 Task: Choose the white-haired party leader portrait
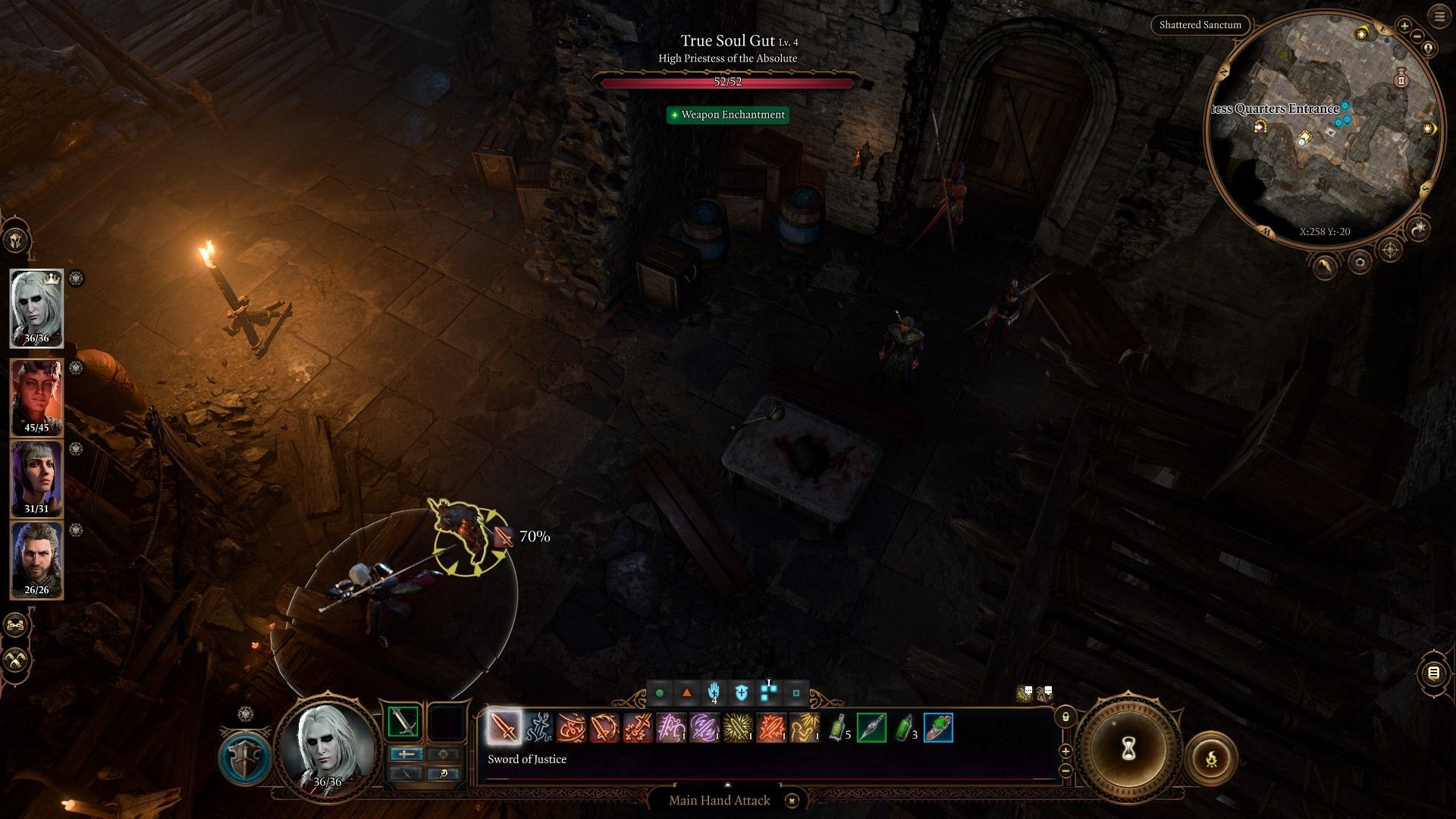click(x=36, y=307)
